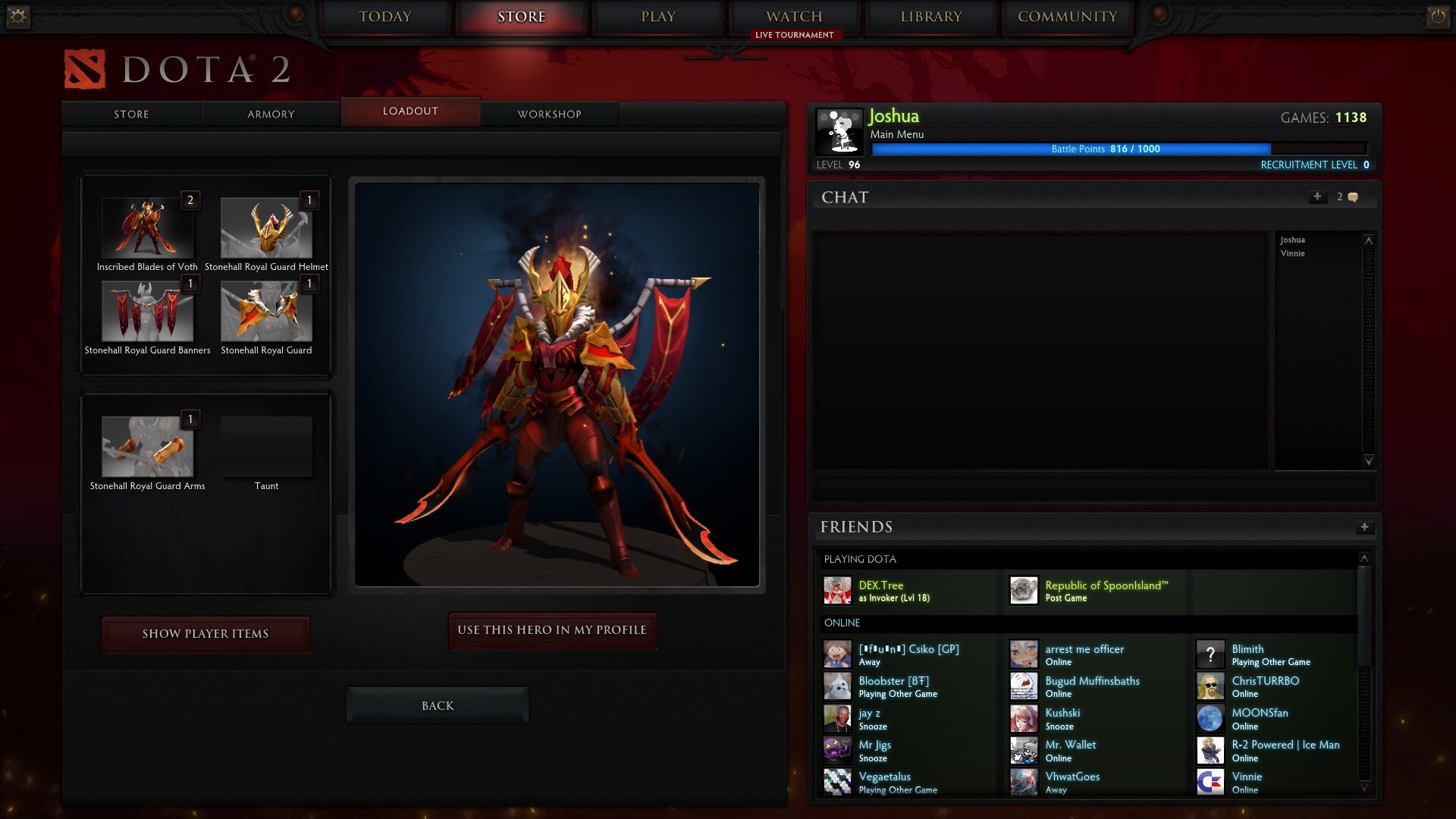Open the empty Taunt slot
Screen dimensions: 1456x819
(266, 447)
